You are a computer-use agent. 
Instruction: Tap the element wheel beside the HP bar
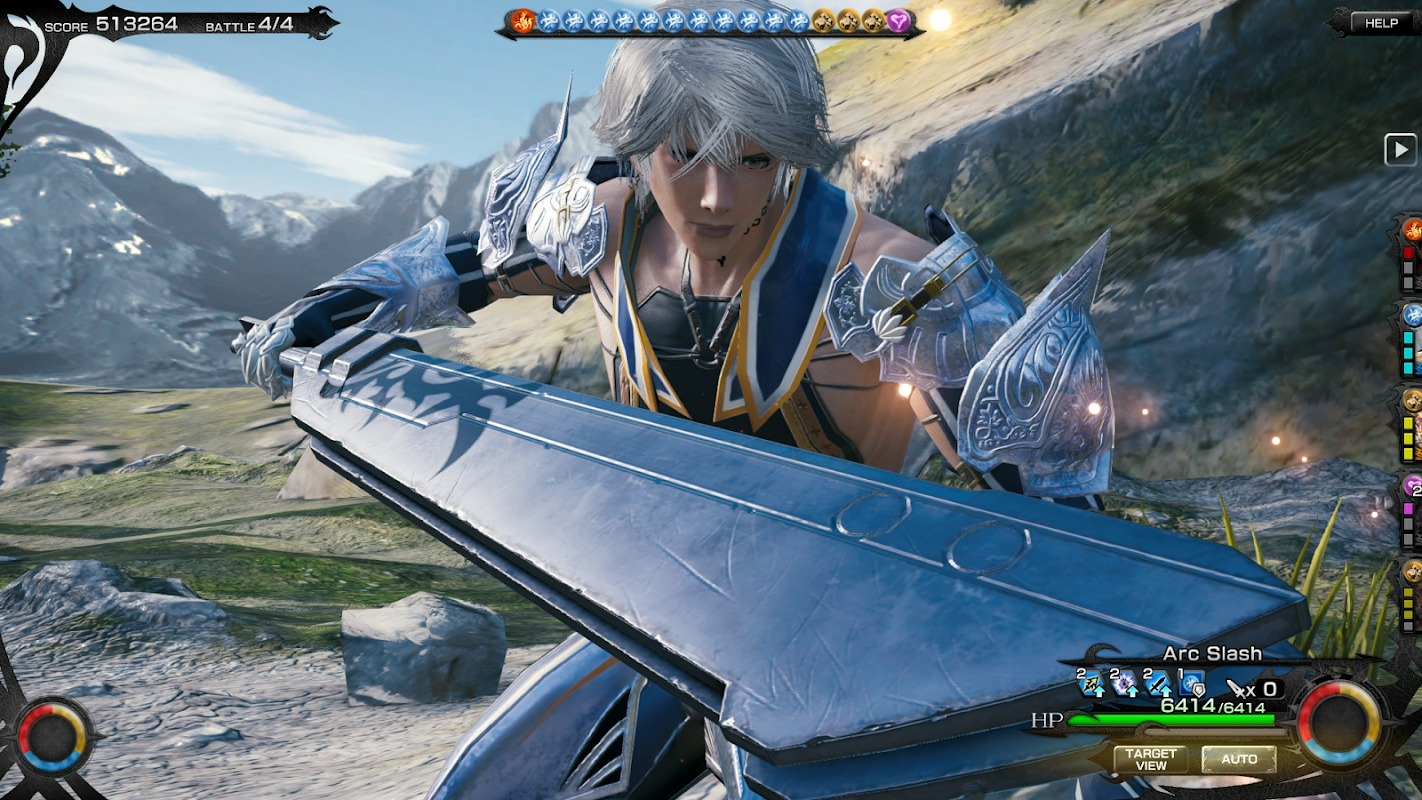point(1338,722)
